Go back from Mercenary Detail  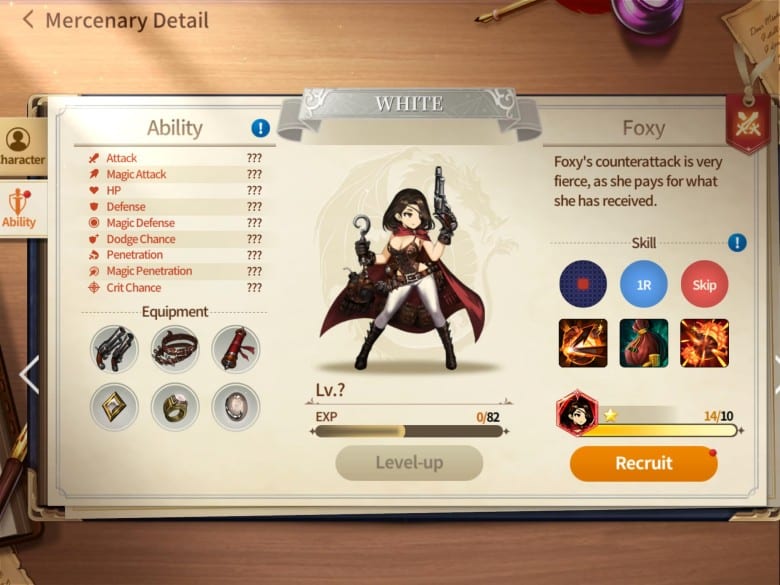(x=28, y=19)
